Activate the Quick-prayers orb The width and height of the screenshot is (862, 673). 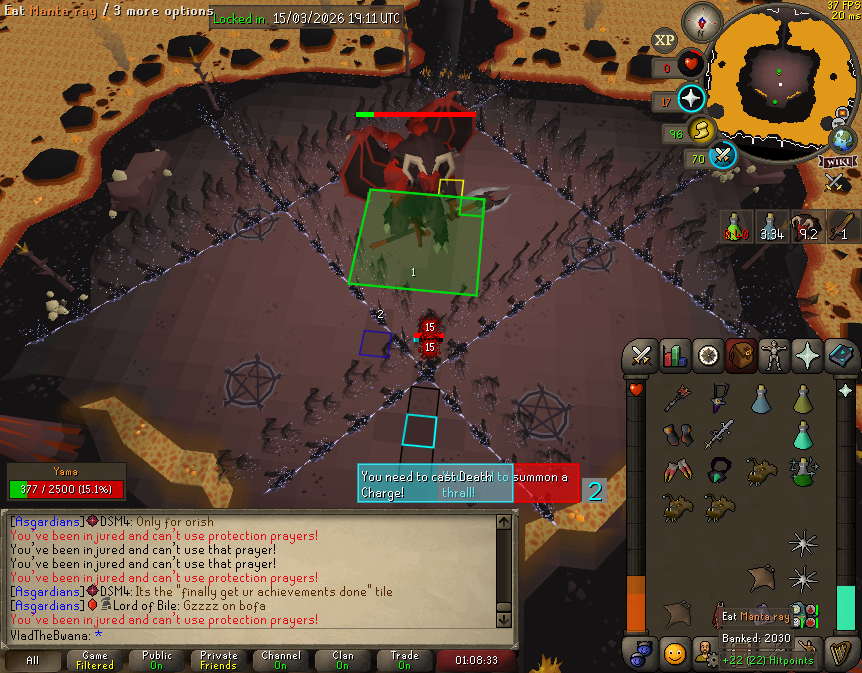tap(692, 99)
